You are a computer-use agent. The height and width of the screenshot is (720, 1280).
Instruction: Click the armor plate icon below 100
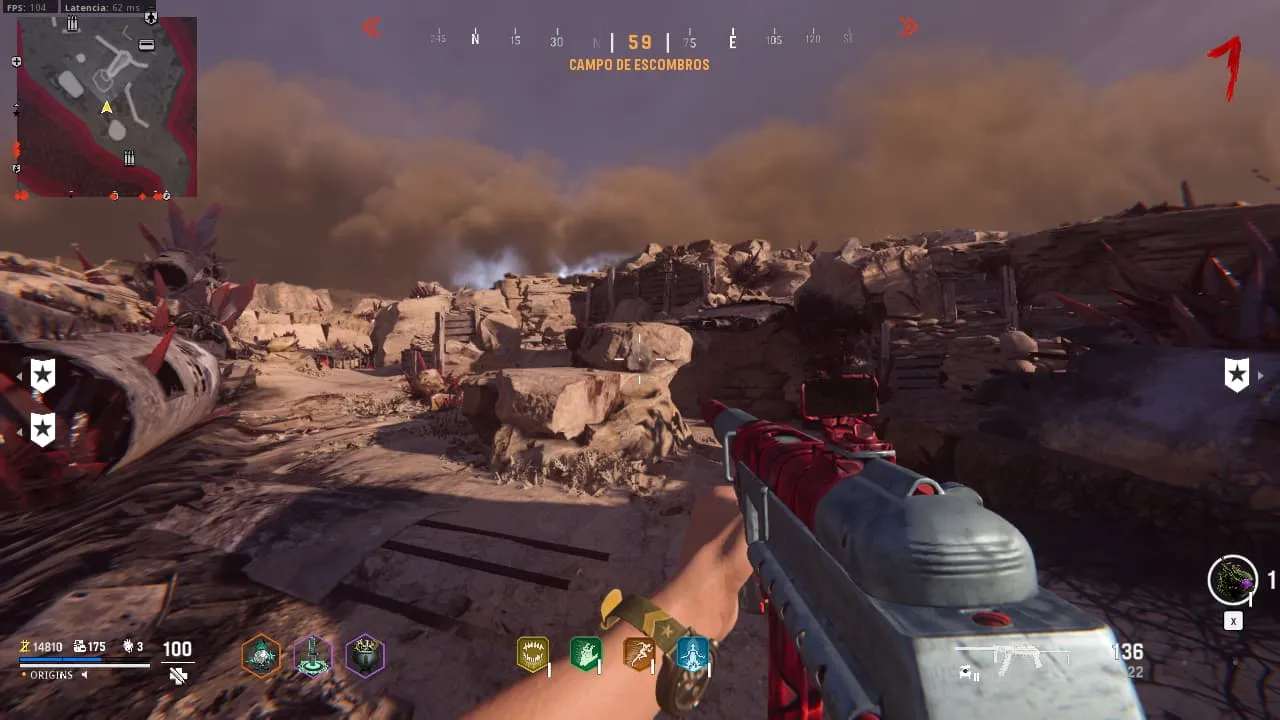click(178, 676)
